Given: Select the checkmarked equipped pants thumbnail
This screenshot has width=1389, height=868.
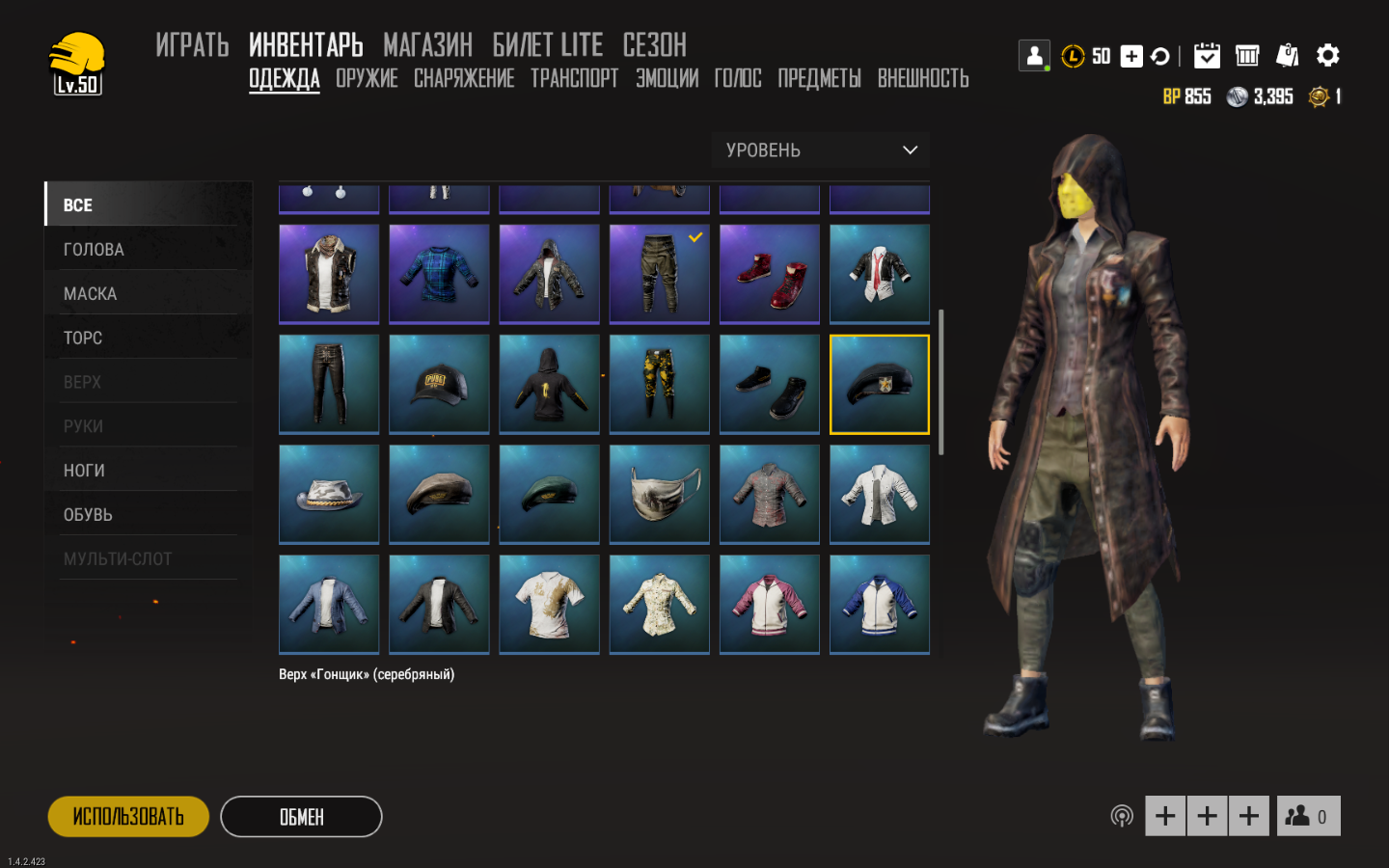Looking at the screenshot, I should click(659, 274).
